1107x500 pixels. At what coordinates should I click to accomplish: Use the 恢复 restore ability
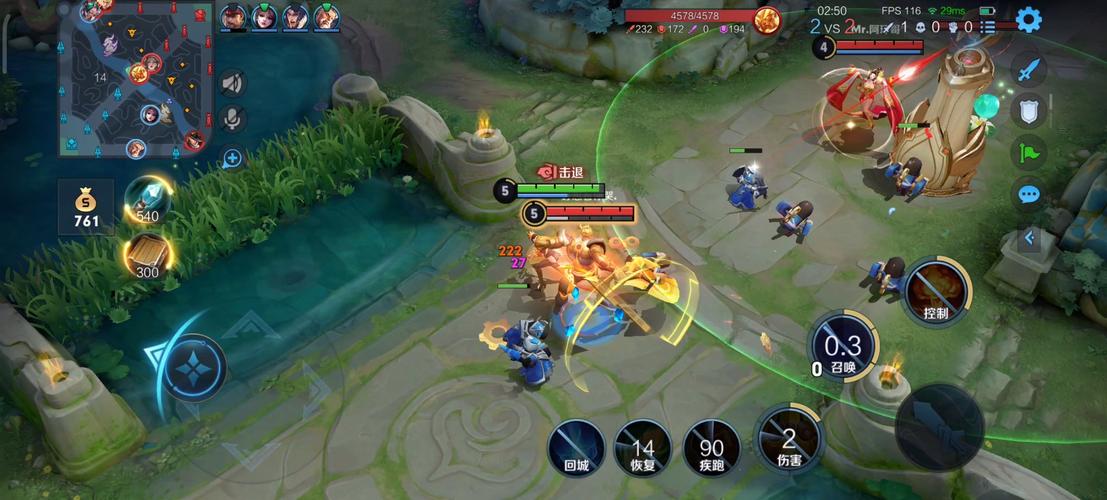point(642,447)
